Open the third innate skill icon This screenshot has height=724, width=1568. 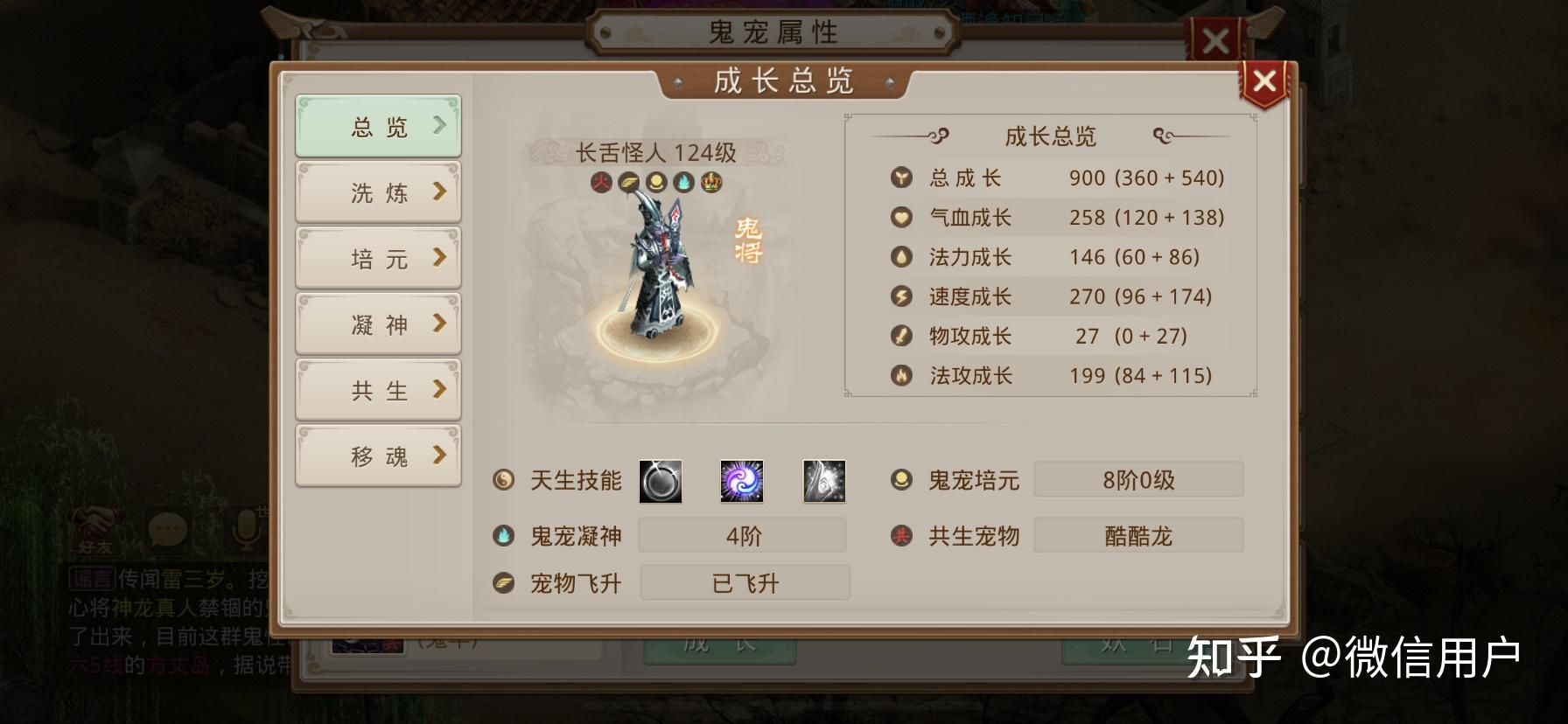[822, 482]
